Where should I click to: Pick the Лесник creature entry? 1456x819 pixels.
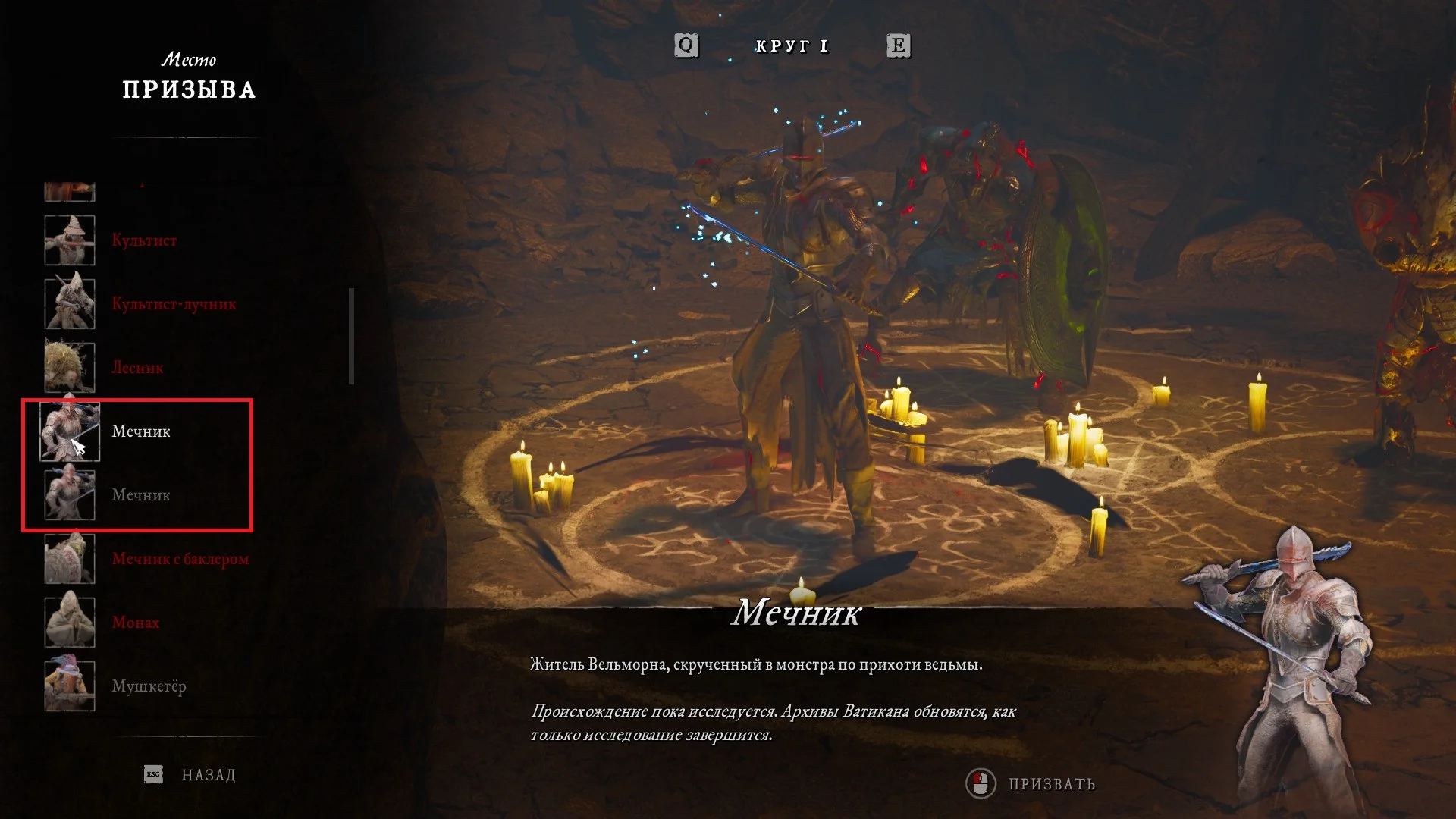137,368
